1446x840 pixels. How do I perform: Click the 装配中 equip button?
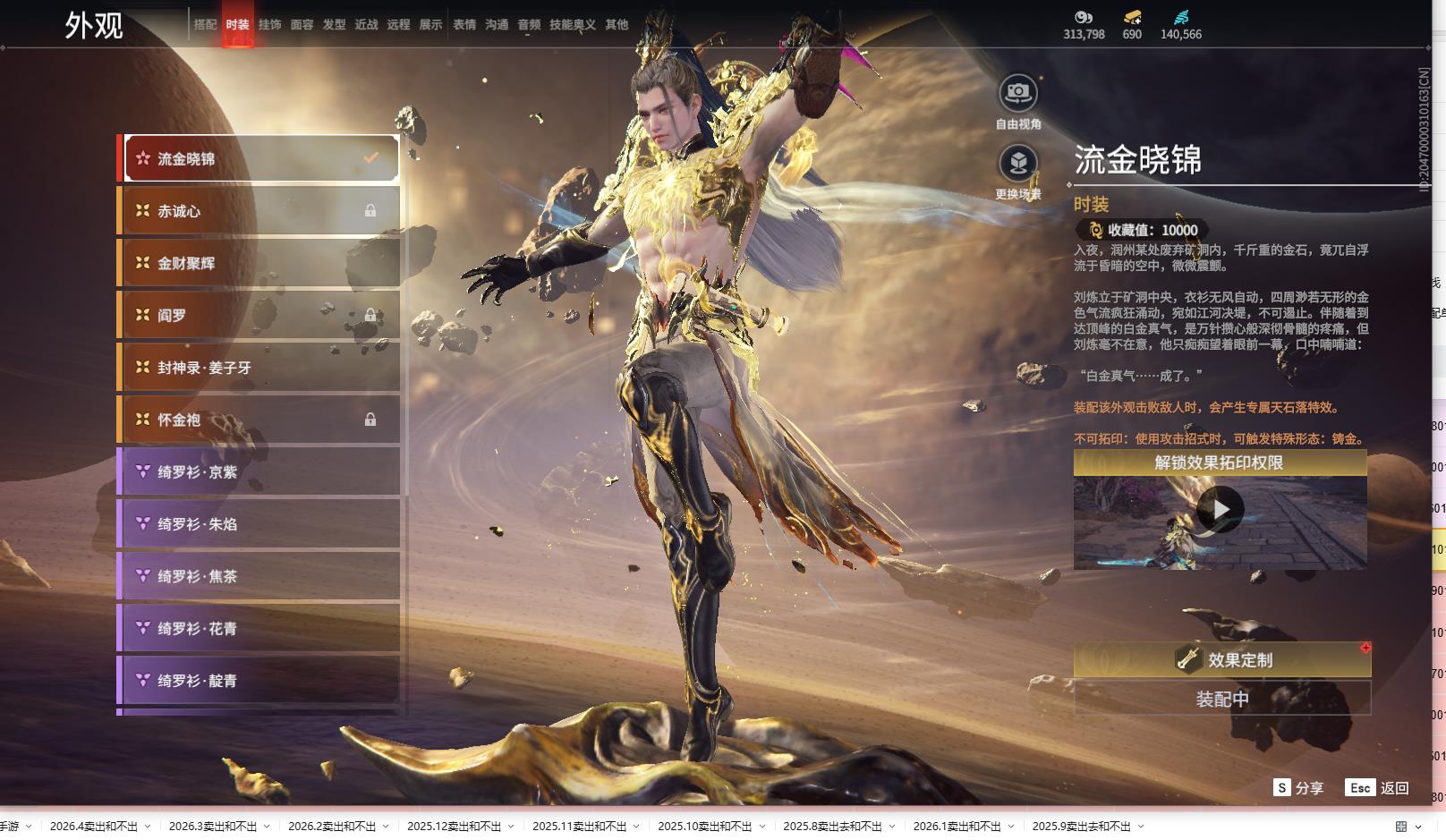[1221, 700]
